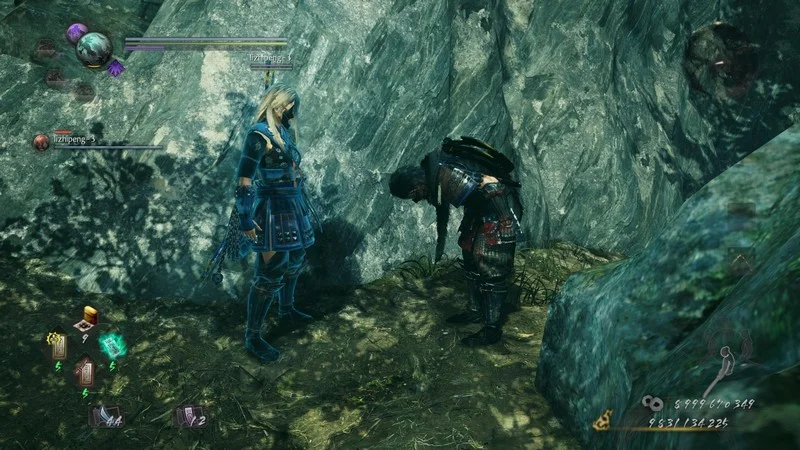The height and width of the screenshot is (450, 800).
Task: Use the talisman with the gold gear
Action: (x=59, y=346)
